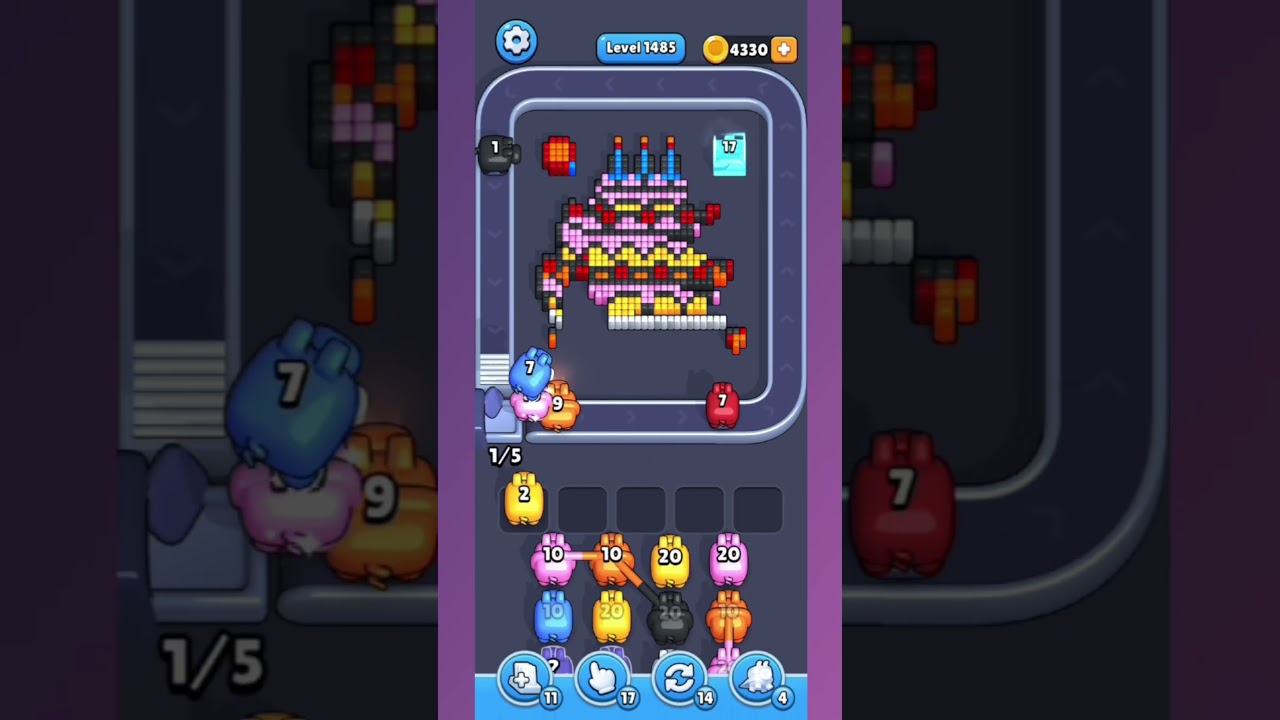This screenshot has width=1280, height=720.
Task: Use the add-block booster showing 11
Action: point(526,678)
